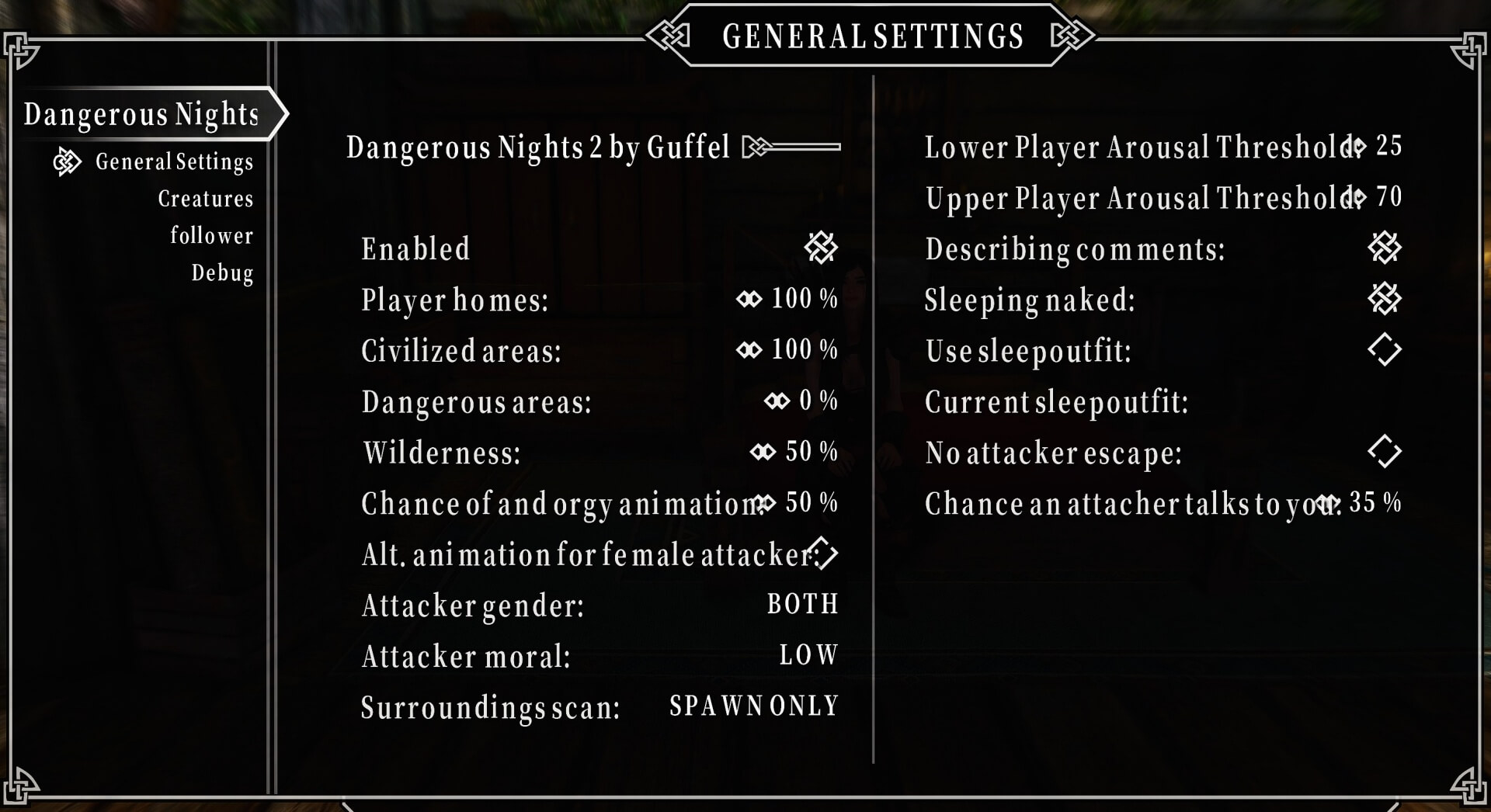
Task: Open the Creatures settings page
Action: [x=206, y=199]
